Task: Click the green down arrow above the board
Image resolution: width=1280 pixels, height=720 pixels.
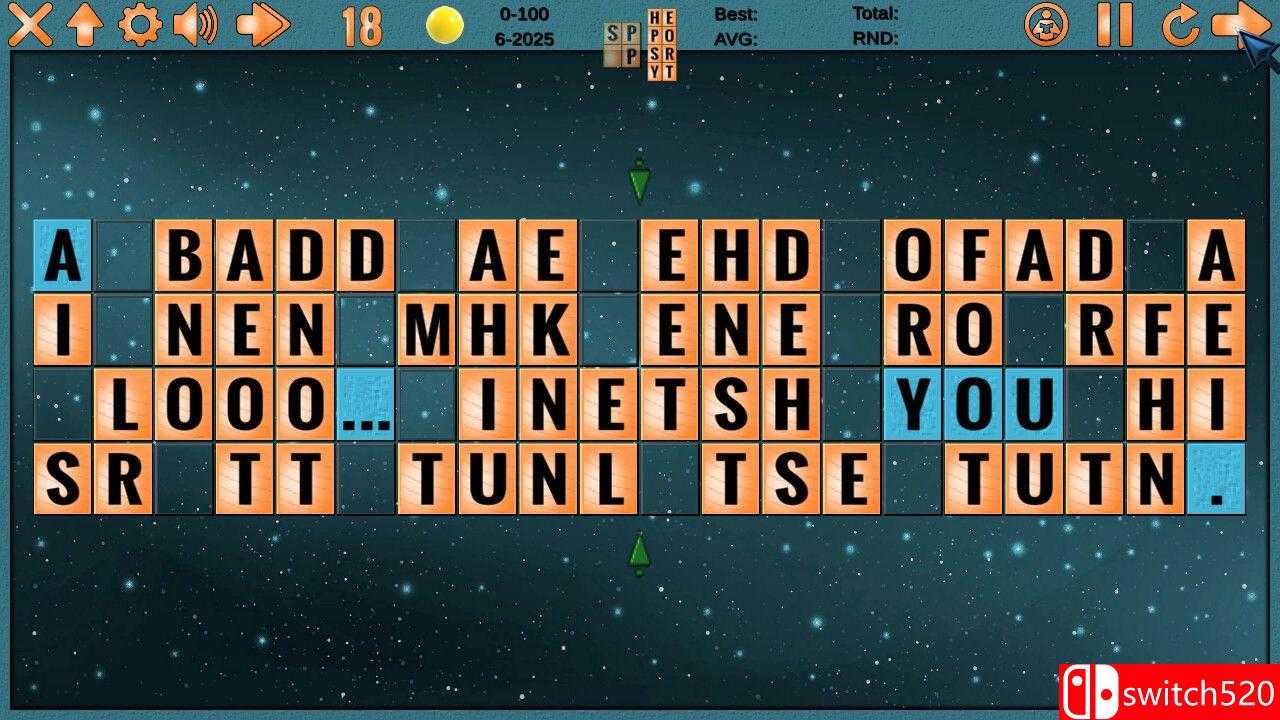Action: click(640, 178)
